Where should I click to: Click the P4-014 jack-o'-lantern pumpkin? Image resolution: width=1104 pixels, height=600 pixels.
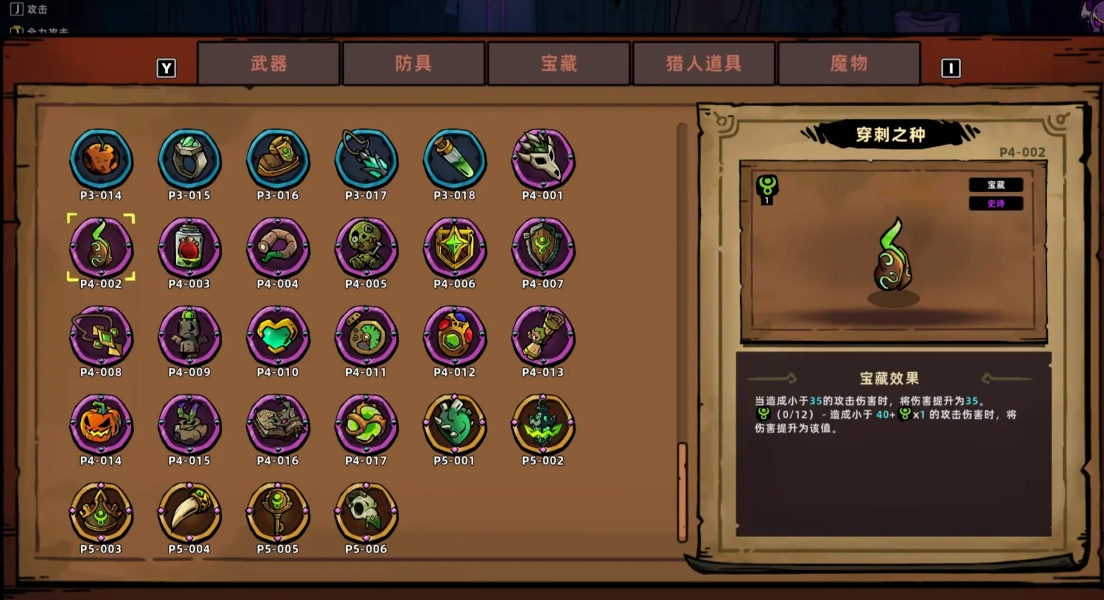[101, 423]
